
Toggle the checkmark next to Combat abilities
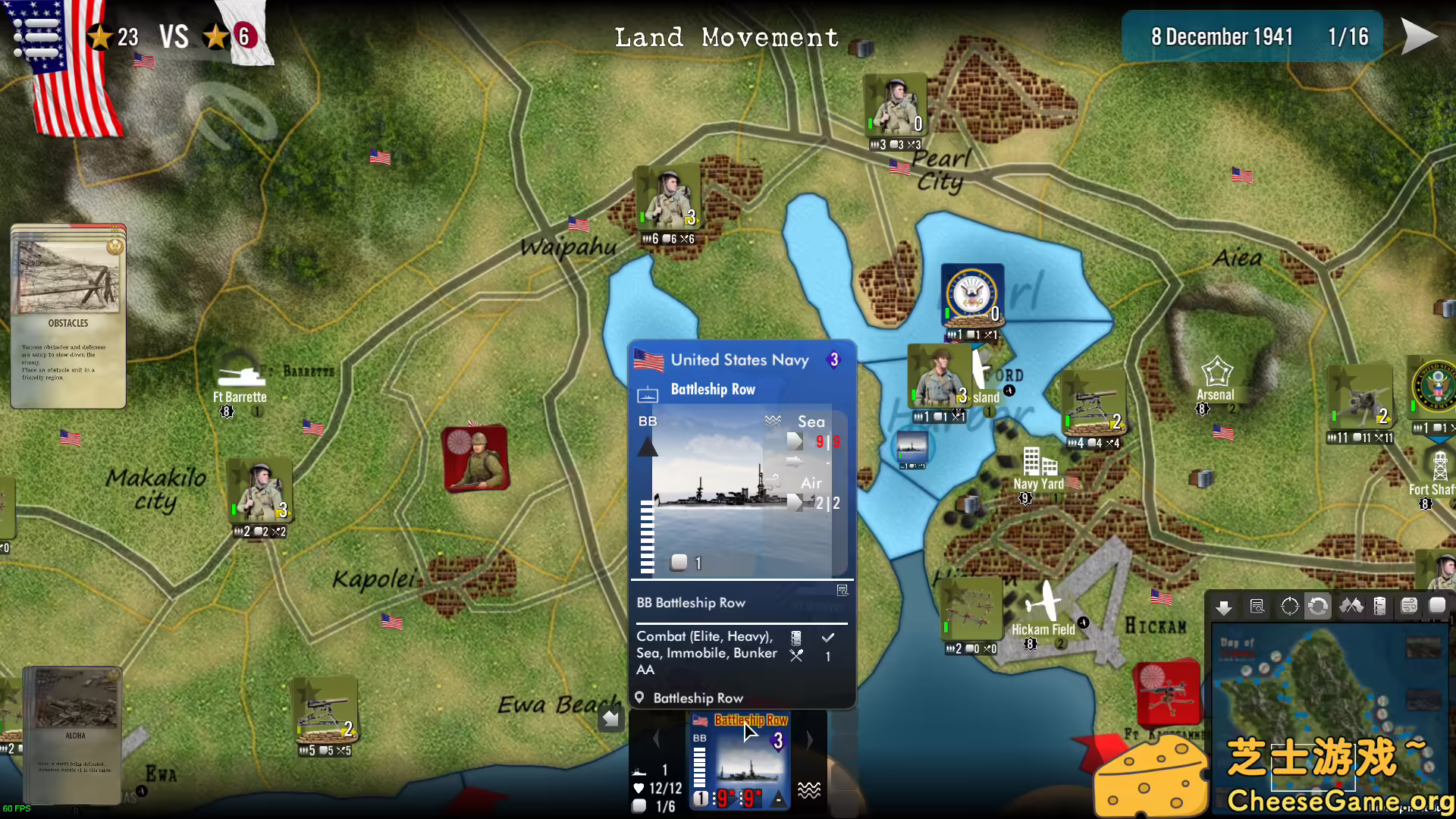coord(829,637)
